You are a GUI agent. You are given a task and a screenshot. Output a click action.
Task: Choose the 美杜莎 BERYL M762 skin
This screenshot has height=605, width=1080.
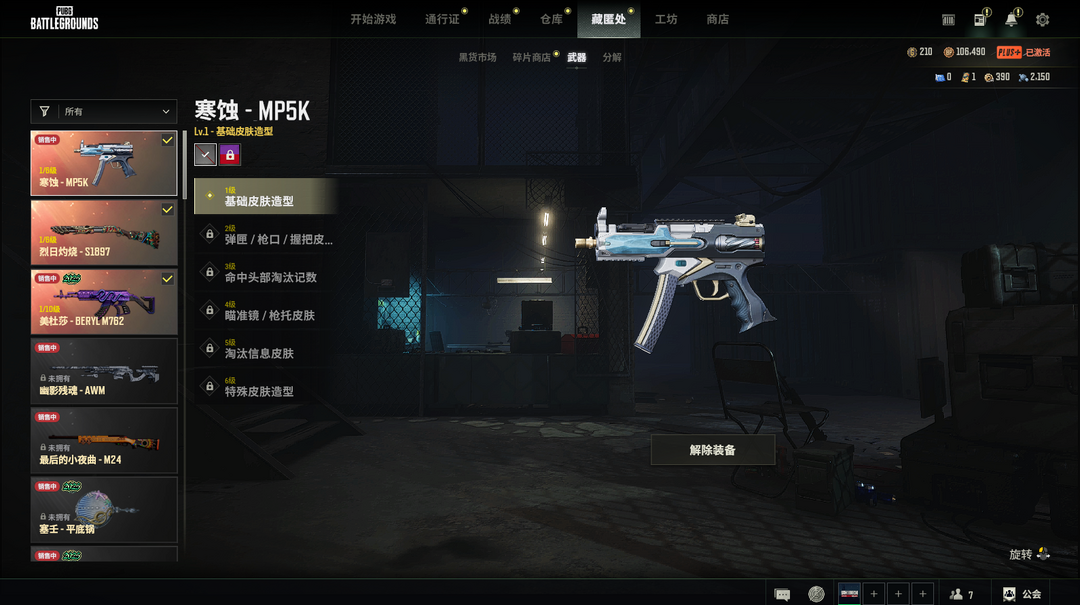(104, 302)
